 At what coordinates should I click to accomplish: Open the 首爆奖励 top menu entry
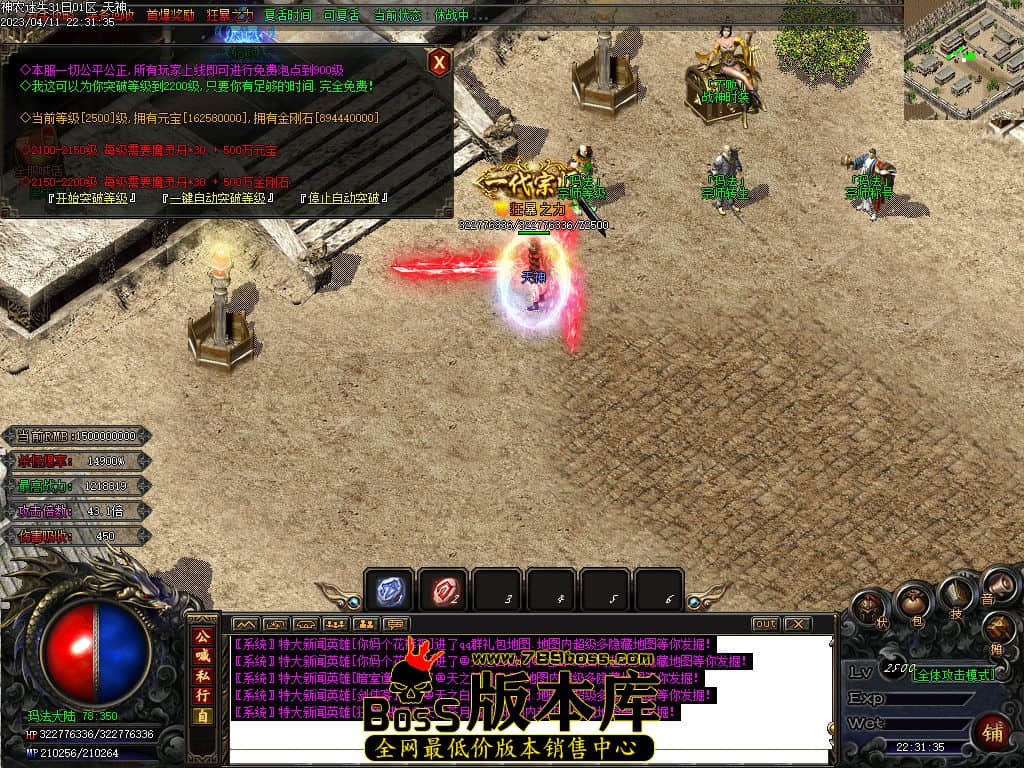pos(170,15)
